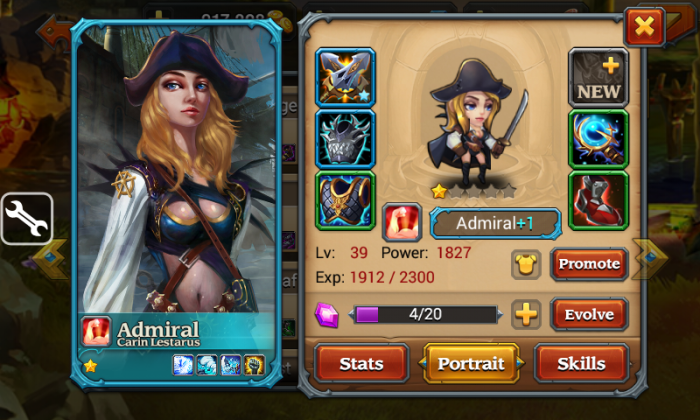Show the Skills tab

coord(581,363)
